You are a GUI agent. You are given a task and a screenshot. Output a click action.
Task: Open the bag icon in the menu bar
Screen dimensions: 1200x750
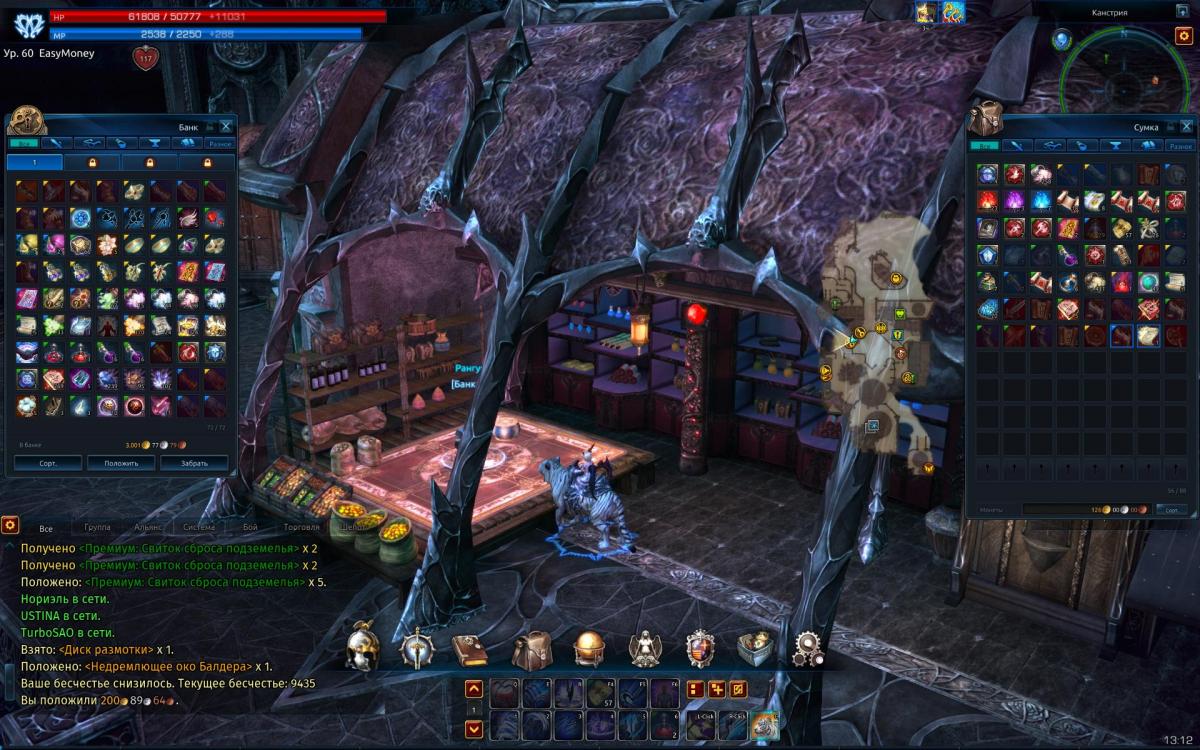coord(532,650)
